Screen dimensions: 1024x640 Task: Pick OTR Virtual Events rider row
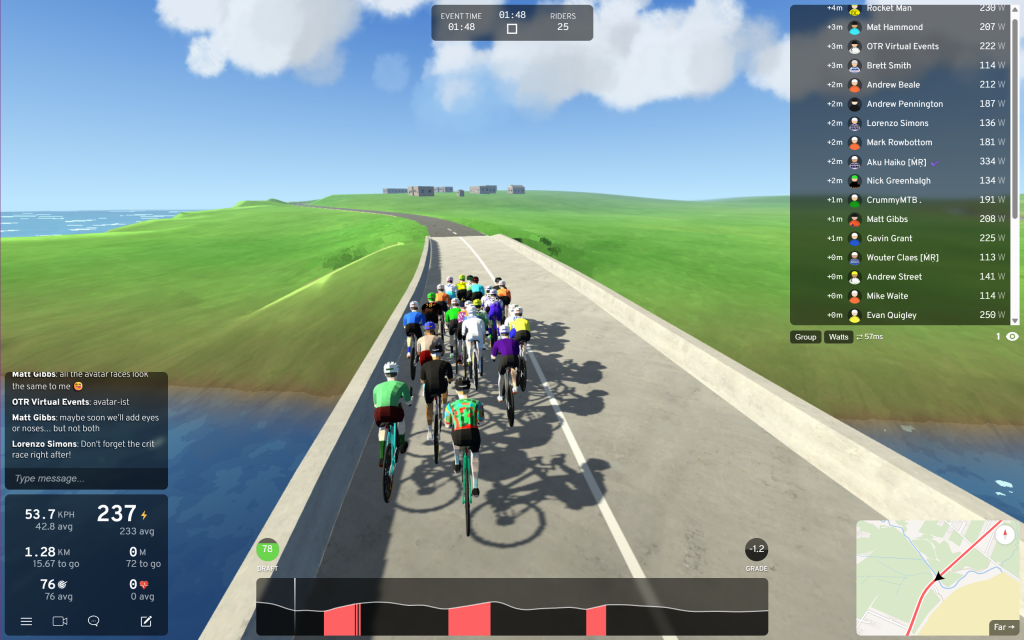(903, 46)
